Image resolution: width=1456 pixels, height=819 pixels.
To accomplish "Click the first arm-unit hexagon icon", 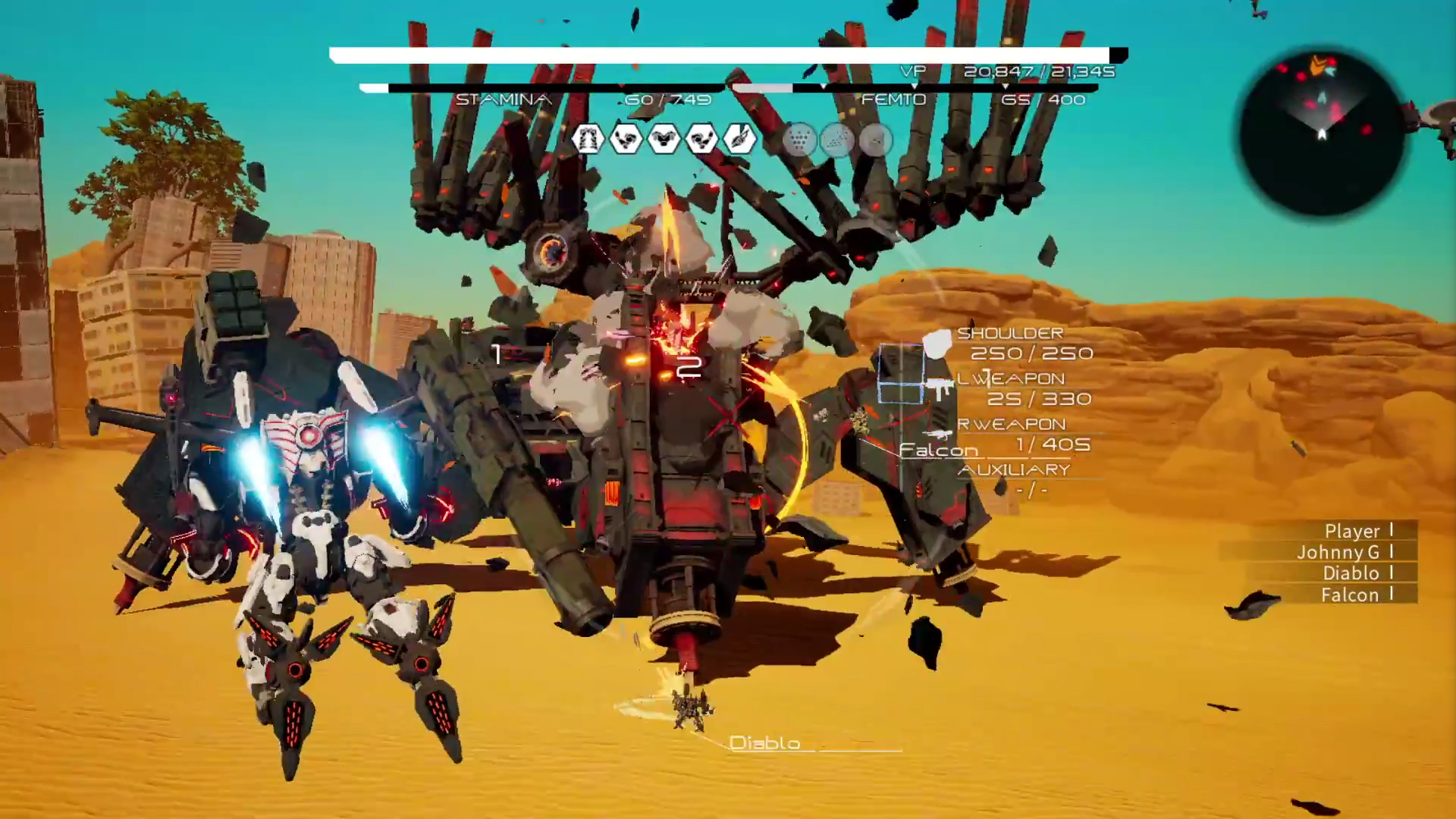I will (x=627, y=140).
